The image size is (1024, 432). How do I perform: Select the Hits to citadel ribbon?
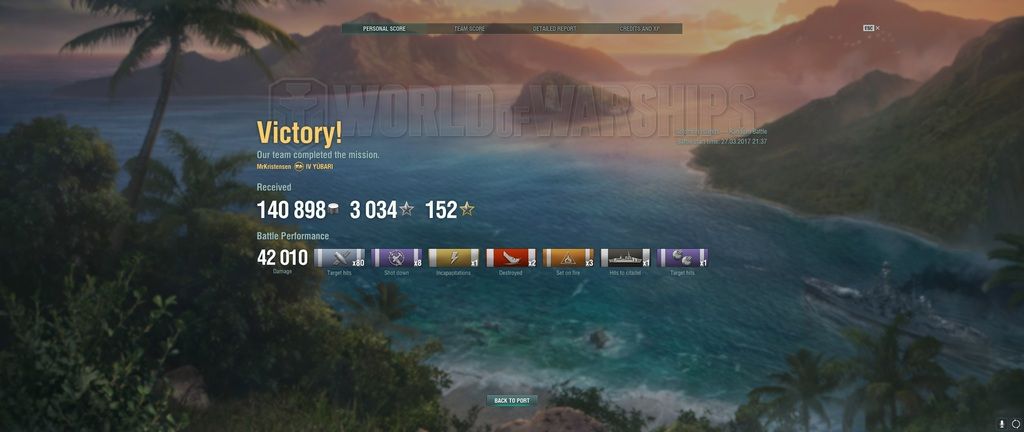click(x=625, y=258)
